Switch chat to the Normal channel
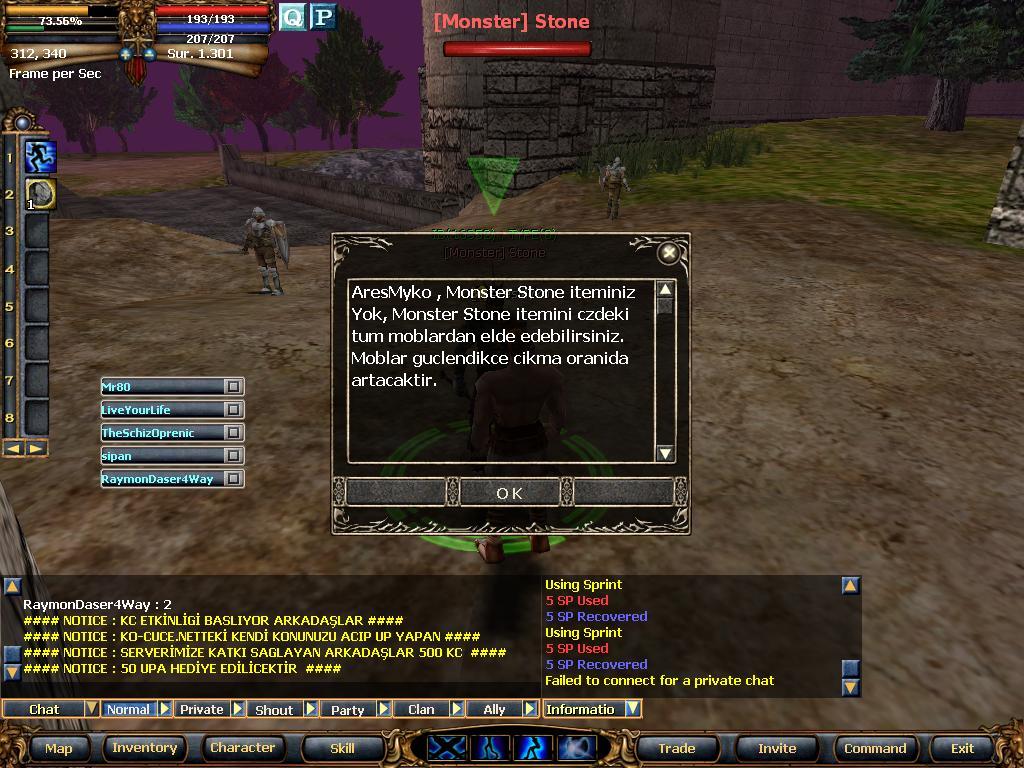Screen dimensions: 1024x768 tap(128, 709)
